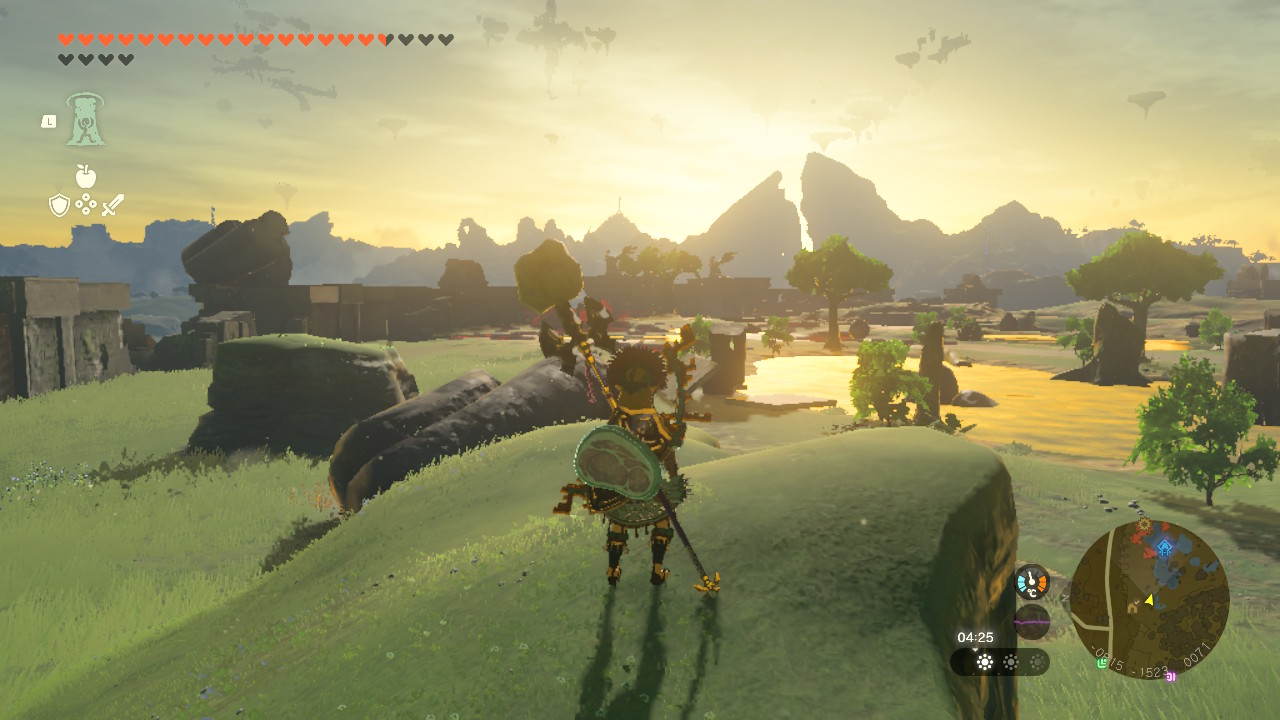
Task: Open the sword weapon quick-select icon
Action: pyautogui.click(x=113, y=205)
